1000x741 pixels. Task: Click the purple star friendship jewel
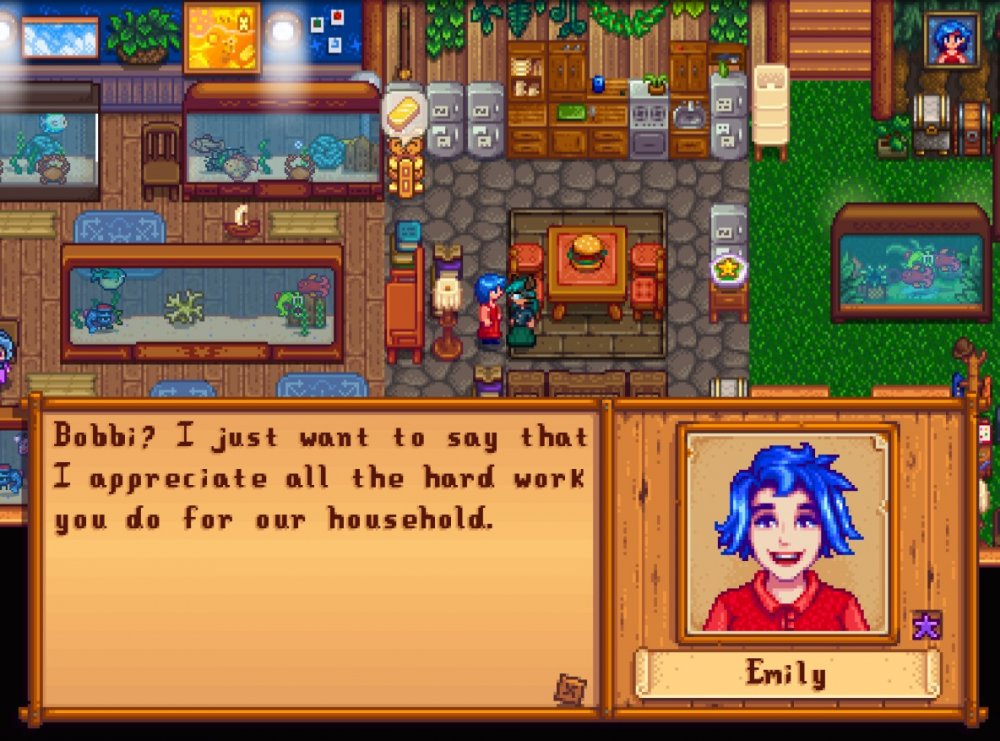pyautogui.click(x=926, y=626)
